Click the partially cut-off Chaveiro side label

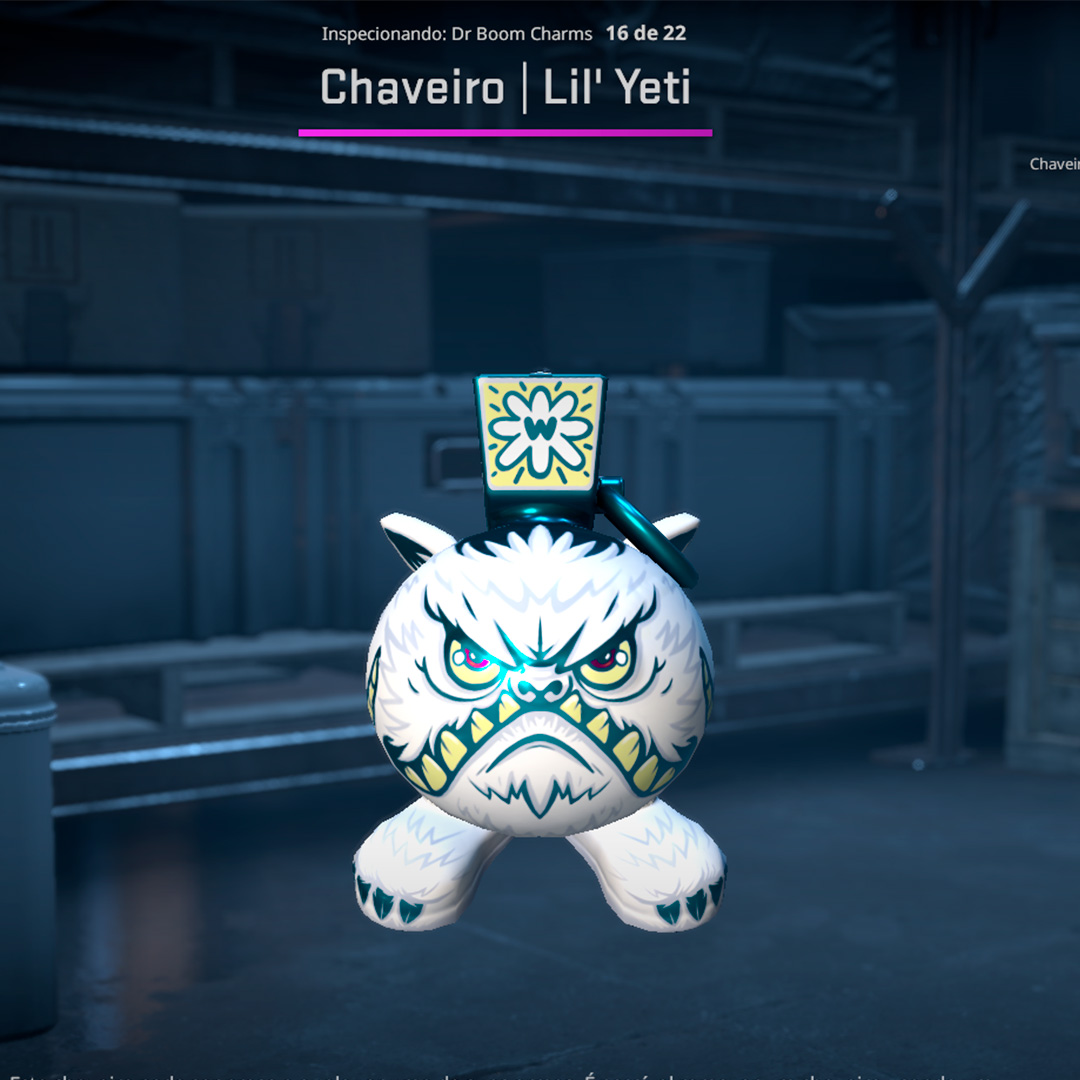coord(1055,164)
